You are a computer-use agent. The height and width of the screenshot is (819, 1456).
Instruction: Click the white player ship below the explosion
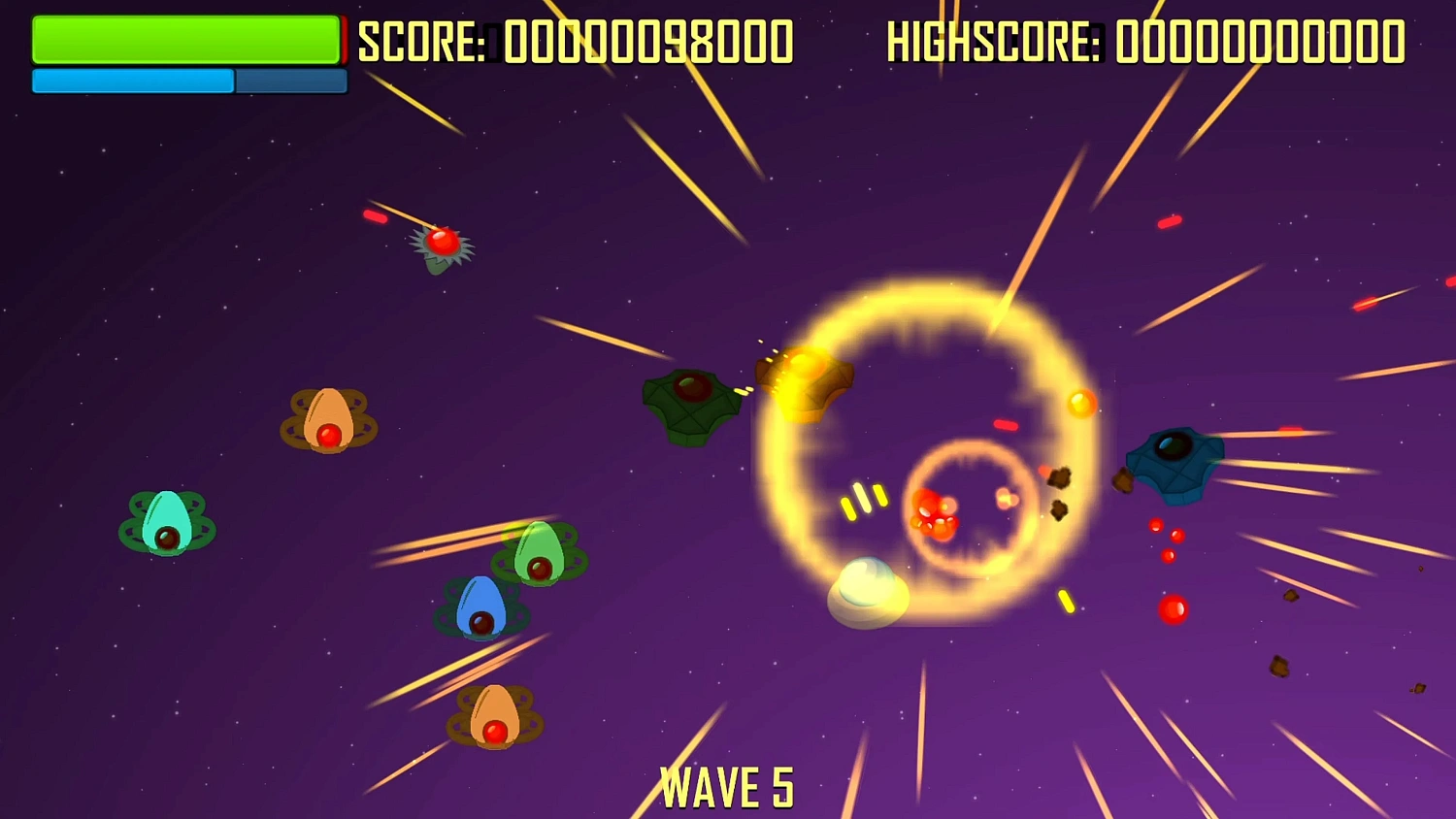tap(867, 594)
